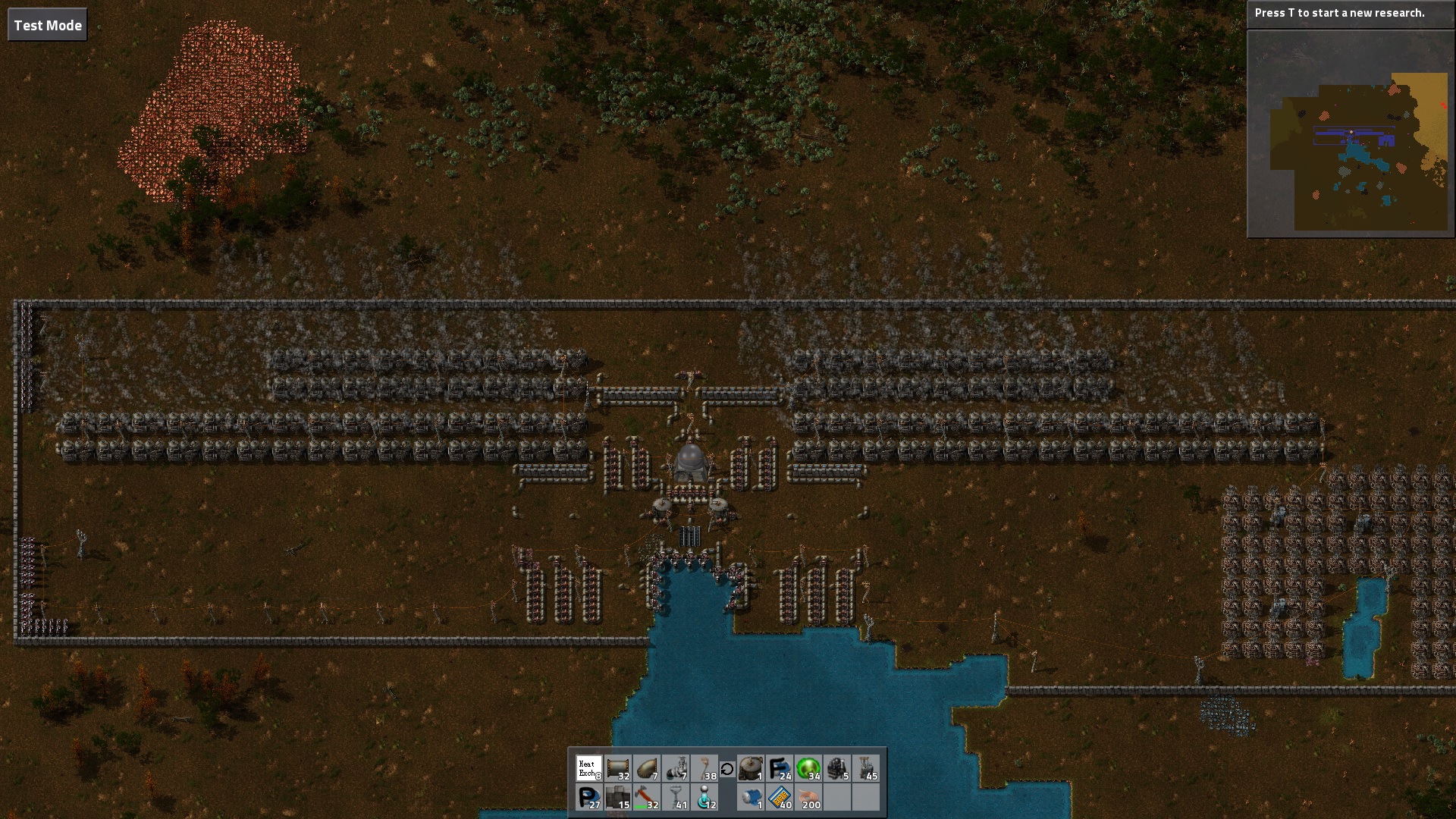The height and width of the screenshot is (819, 1456).
Task: Select the glowing green fuel cell slot
Action: [808, 769]
